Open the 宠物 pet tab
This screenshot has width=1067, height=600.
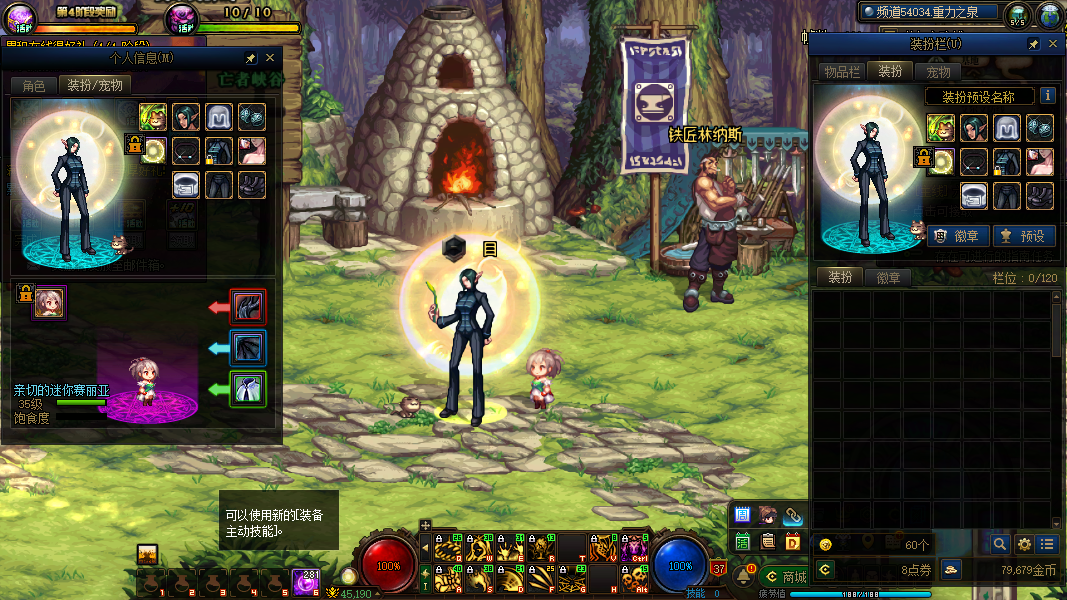click(938, 72)
